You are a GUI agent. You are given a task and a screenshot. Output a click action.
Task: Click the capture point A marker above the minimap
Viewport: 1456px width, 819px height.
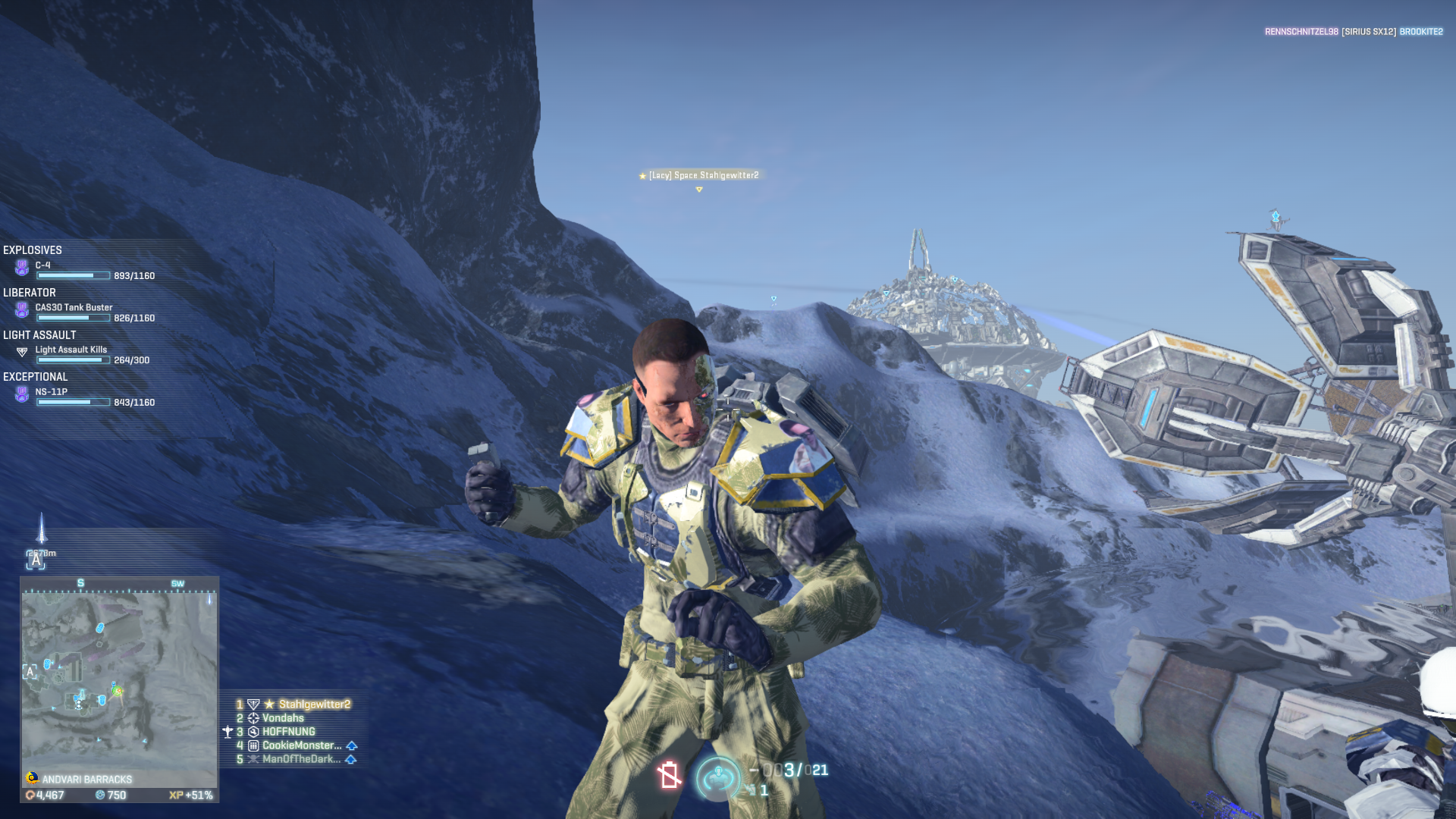click(36, 560)
